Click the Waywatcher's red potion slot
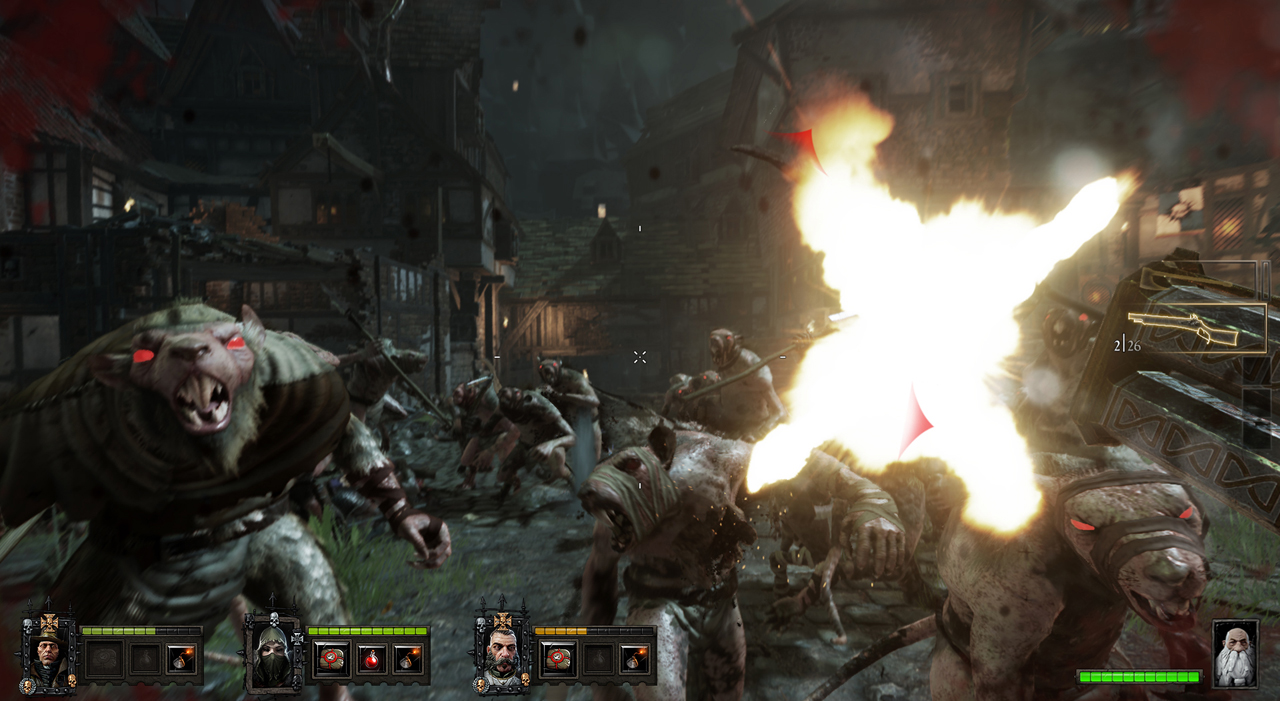1280x701 pixels. [369, 659]
